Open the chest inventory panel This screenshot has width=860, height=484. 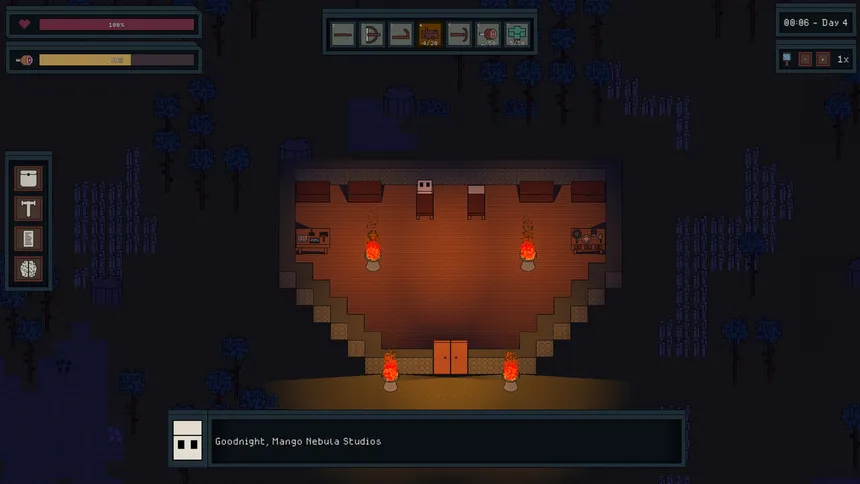pos(29,178)
